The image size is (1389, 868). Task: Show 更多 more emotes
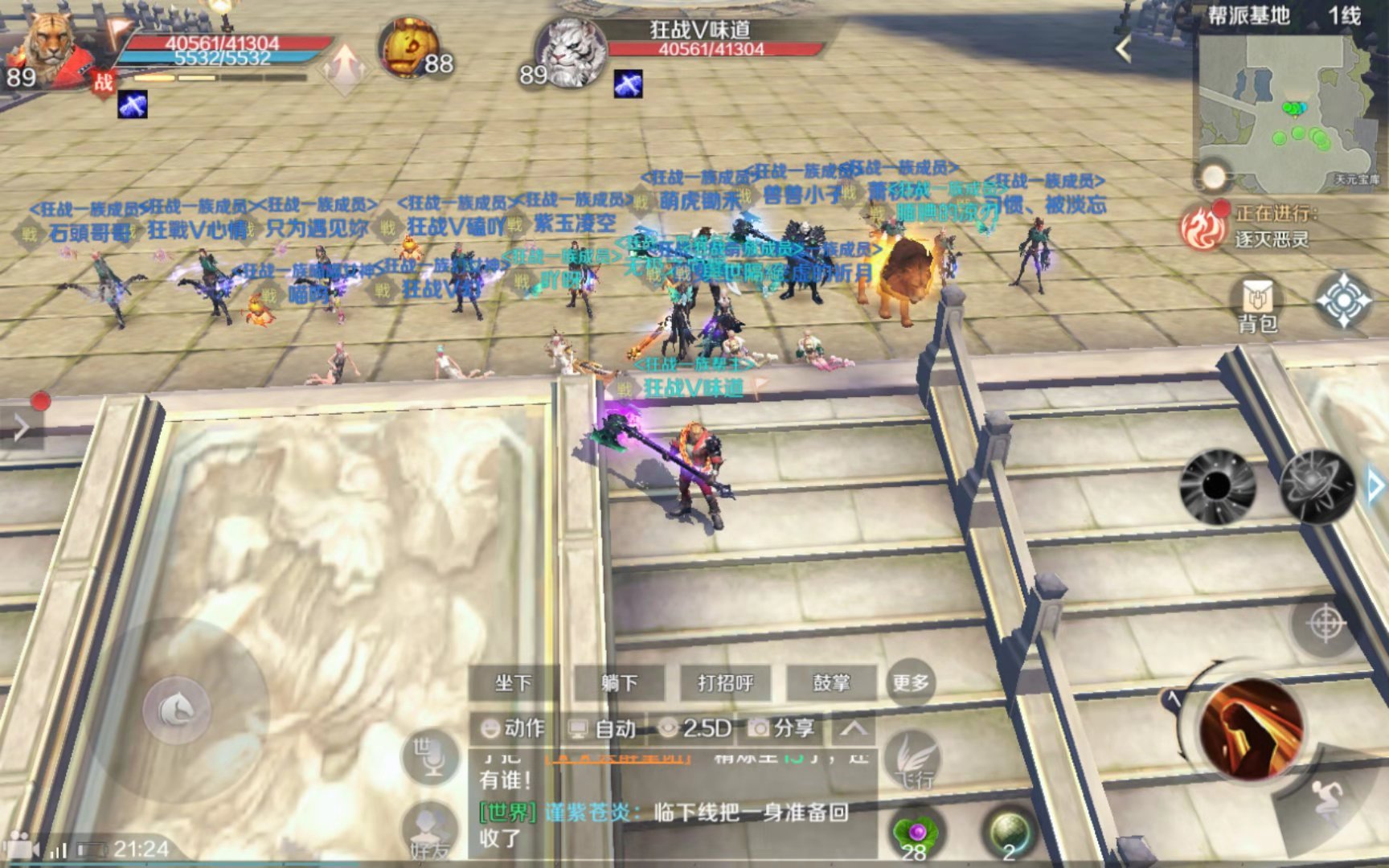(x=910, y=683)
